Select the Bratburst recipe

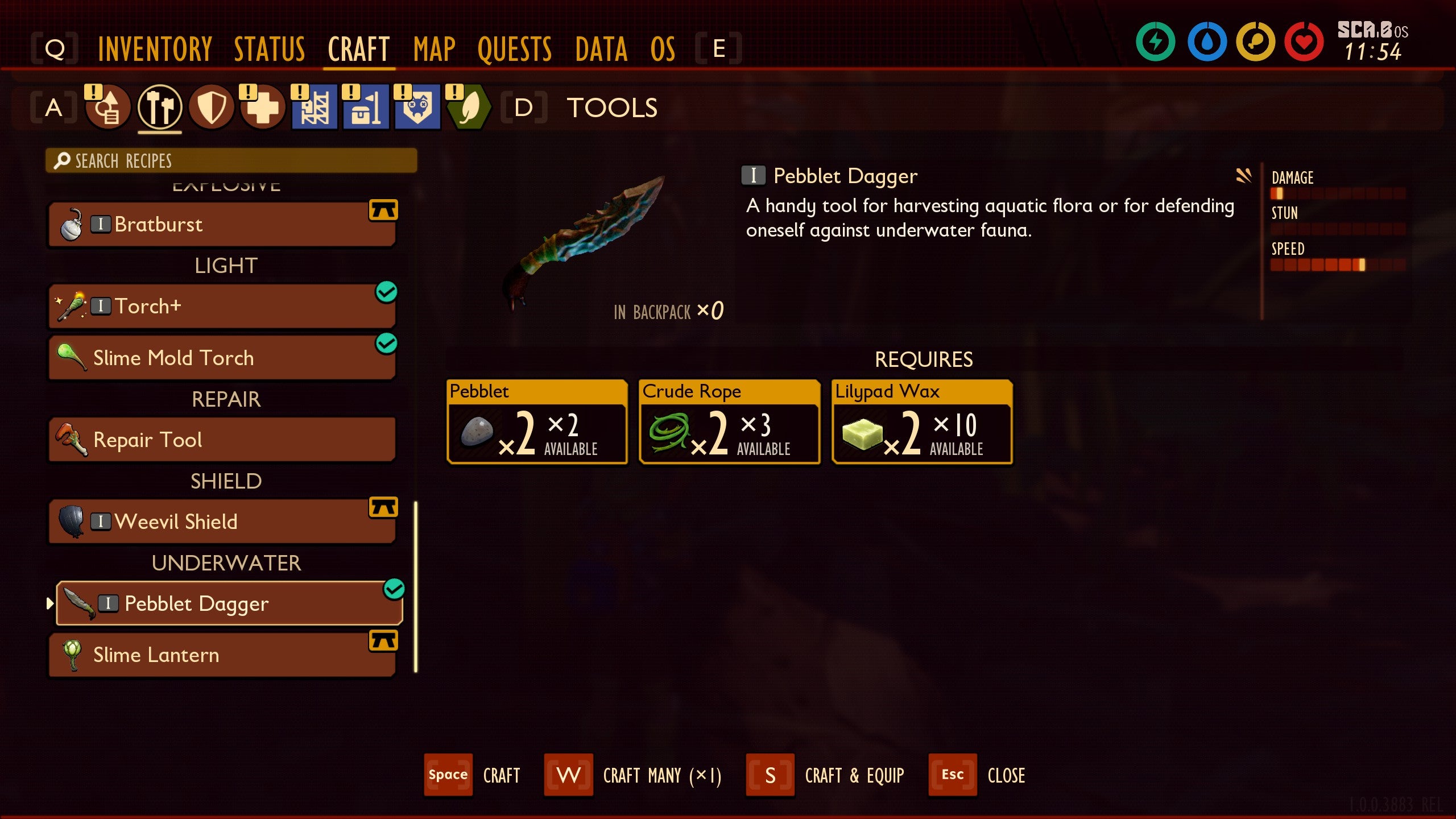tap(222, 225)
